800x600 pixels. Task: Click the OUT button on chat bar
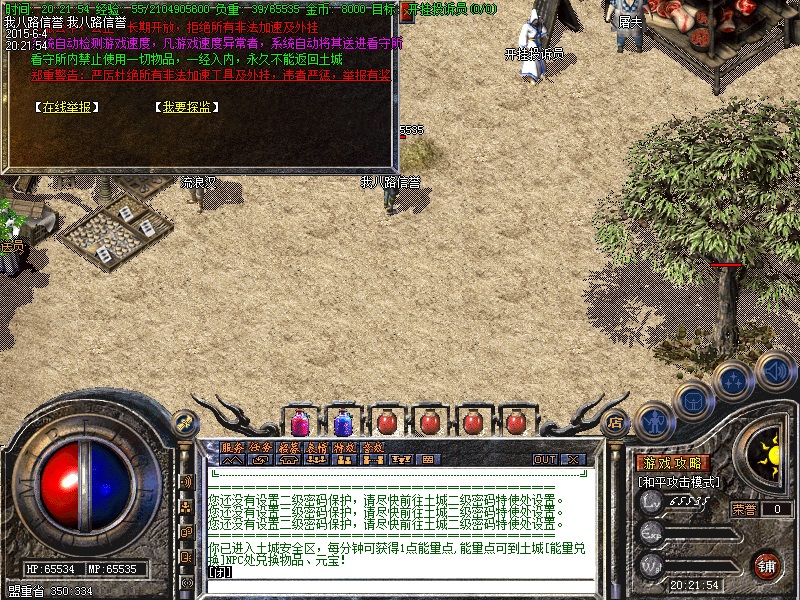545,460
